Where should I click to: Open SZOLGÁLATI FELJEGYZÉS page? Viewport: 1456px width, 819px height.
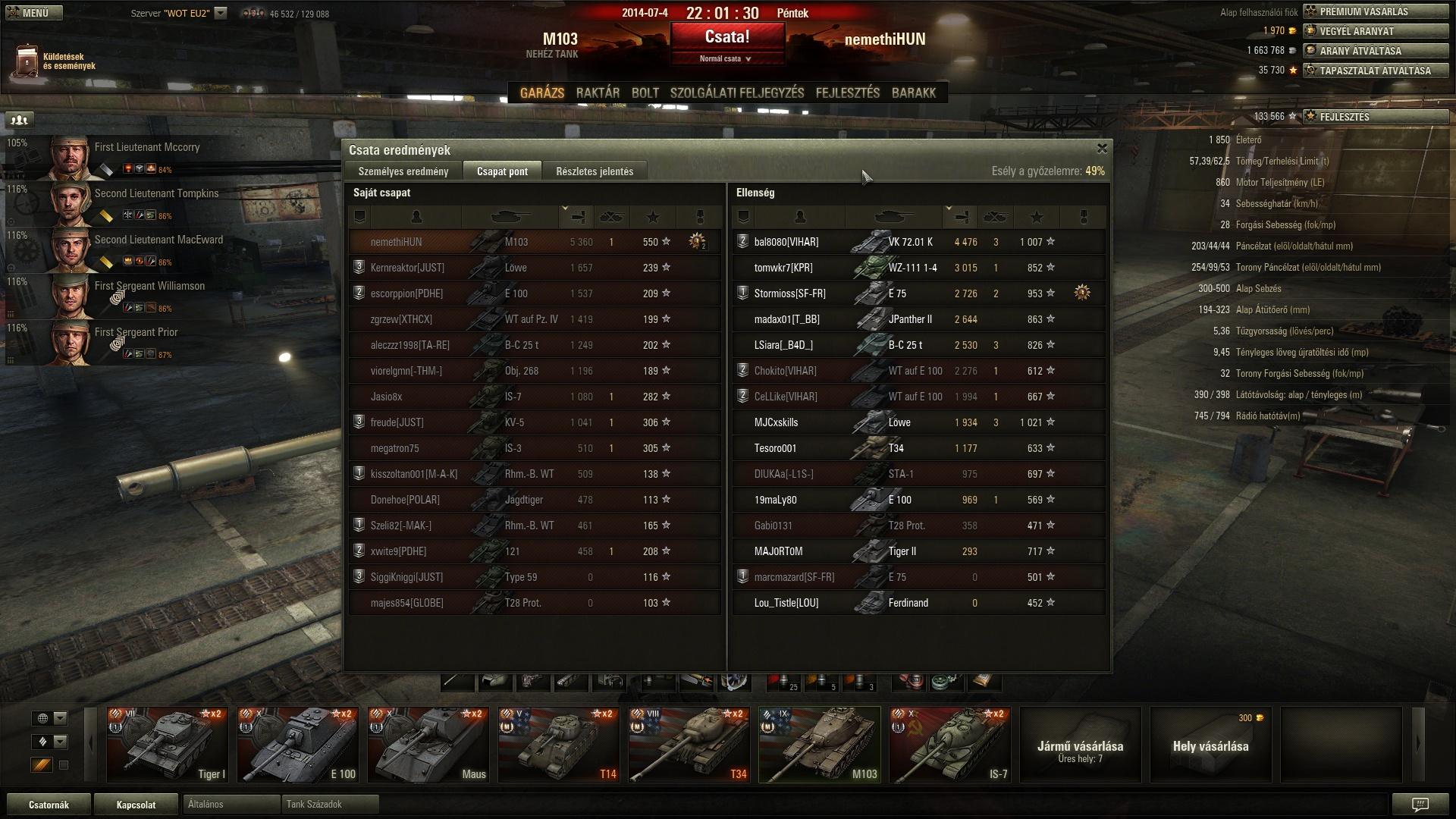736,93
